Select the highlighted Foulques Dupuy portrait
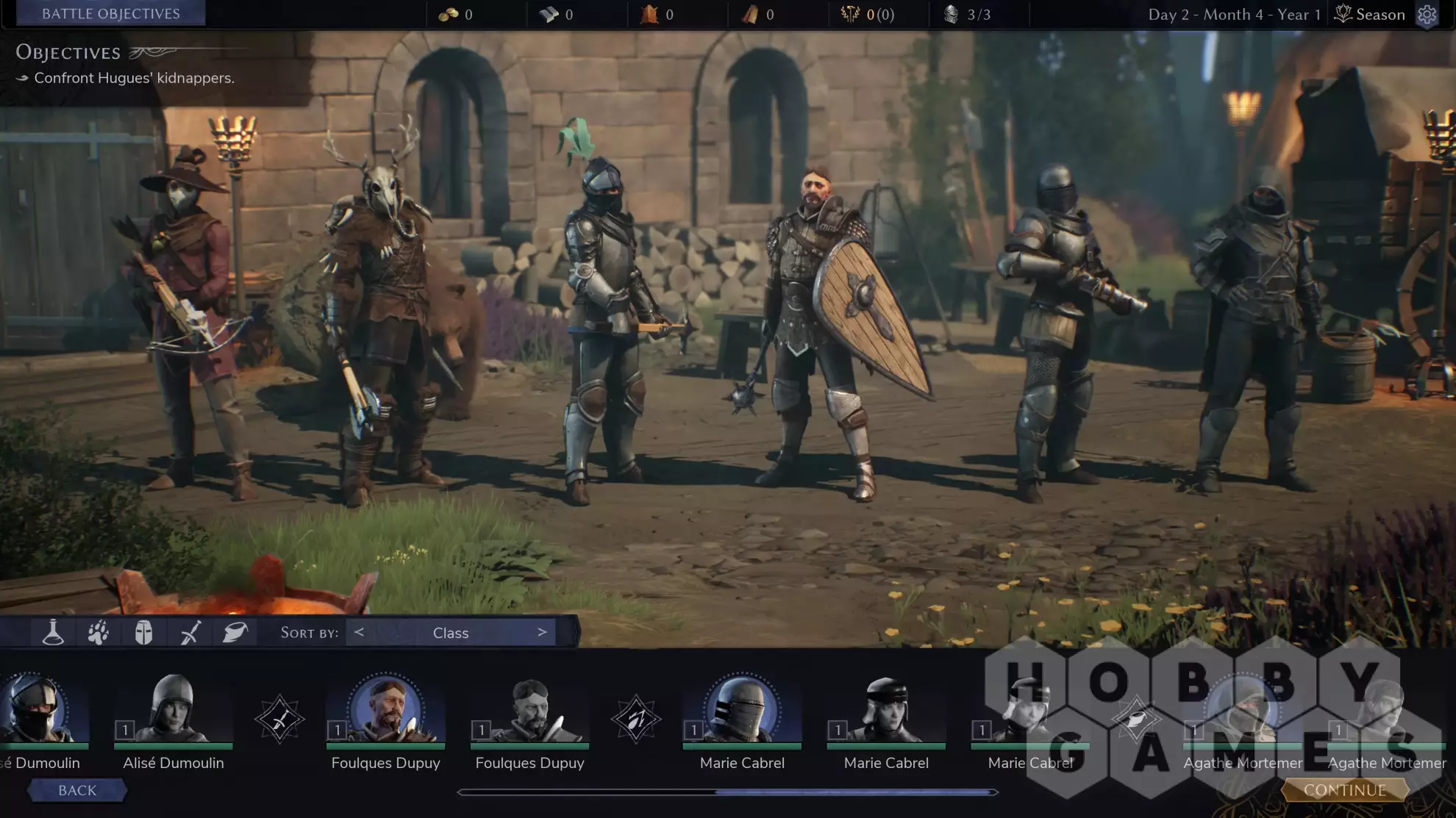This screenshot has height=818, width=1456. [x=385, y=711]
